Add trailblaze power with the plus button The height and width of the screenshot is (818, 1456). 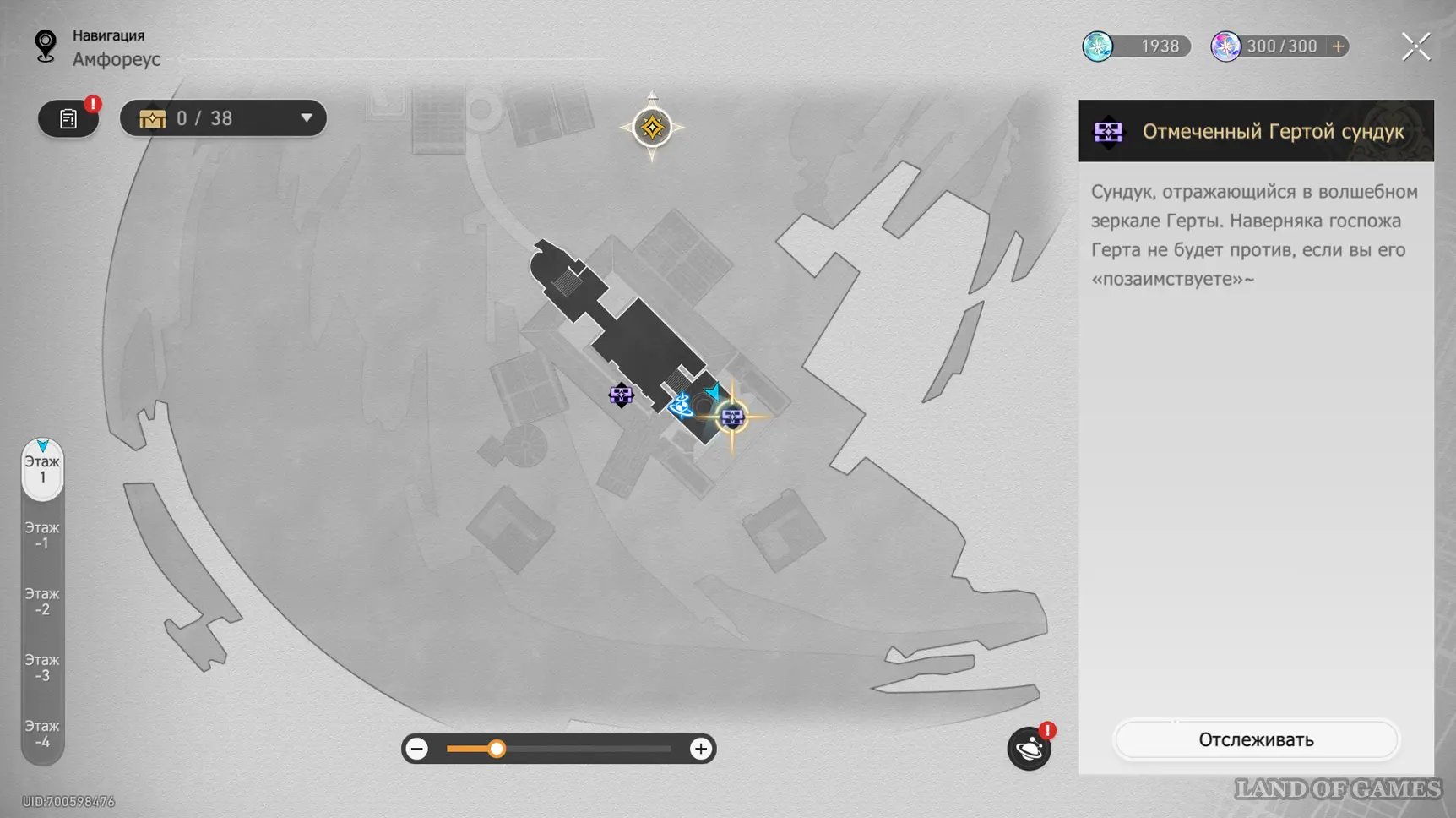point(1338,46)
